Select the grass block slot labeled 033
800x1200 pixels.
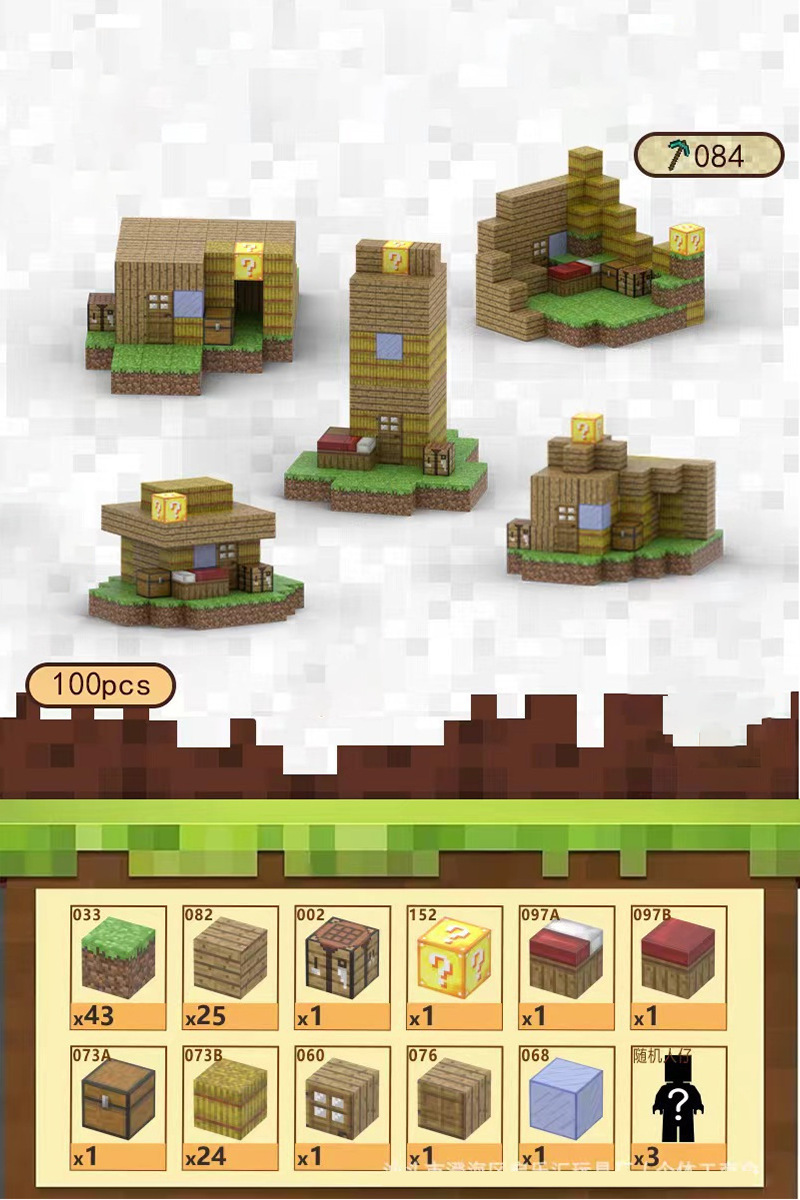point(119,966)
